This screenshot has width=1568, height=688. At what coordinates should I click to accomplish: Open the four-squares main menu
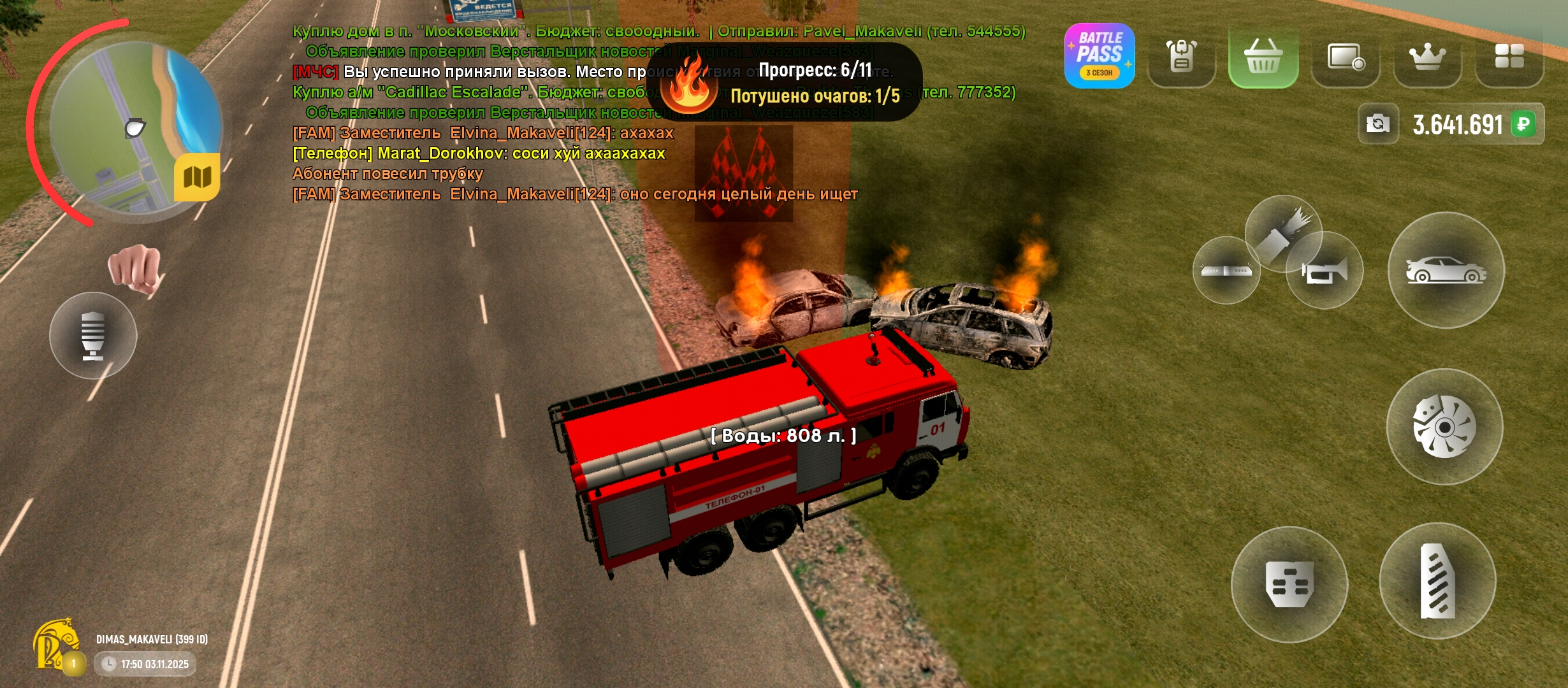[1509, 56]
